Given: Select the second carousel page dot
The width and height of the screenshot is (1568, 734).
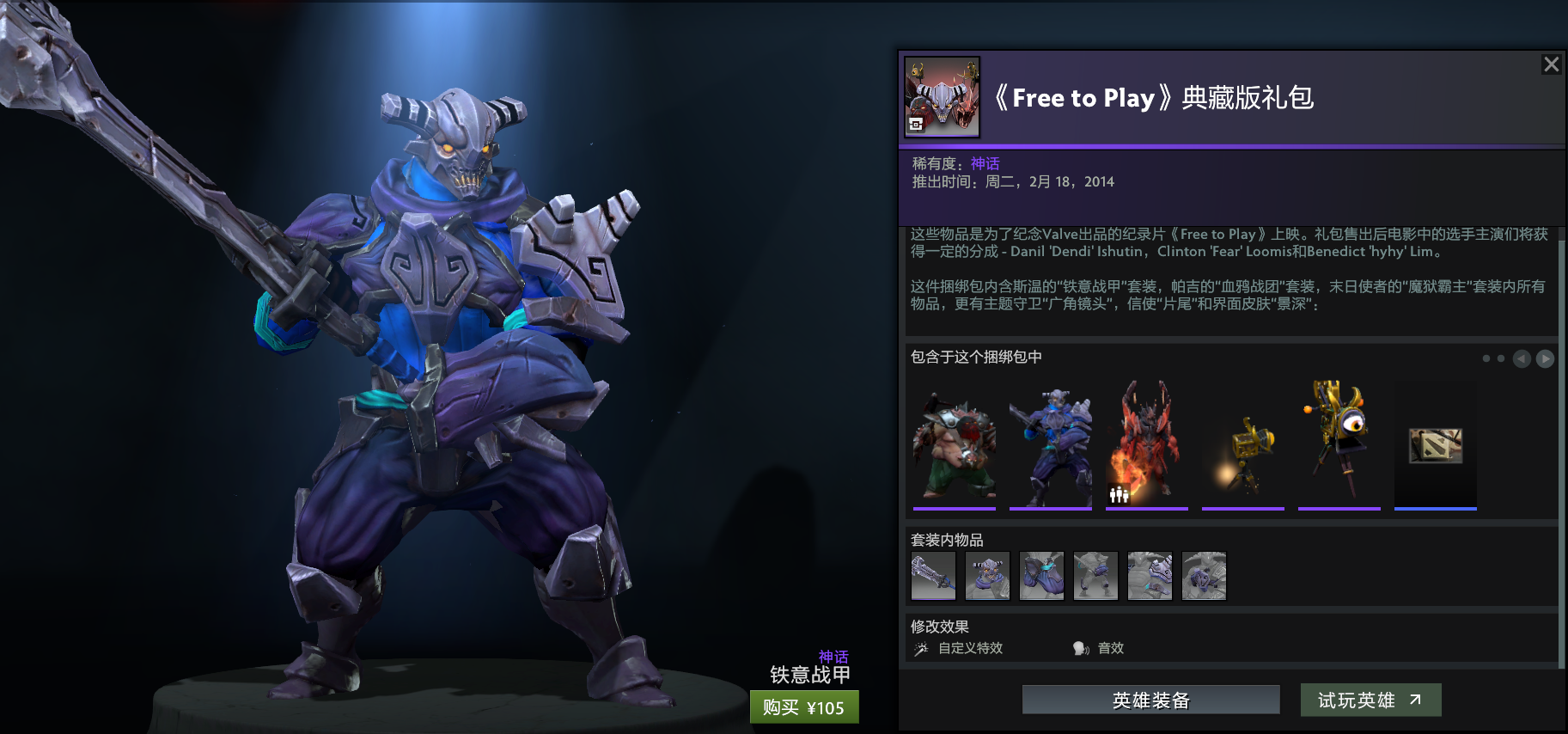Looking at the screenshot, I should click(1500, 358).
